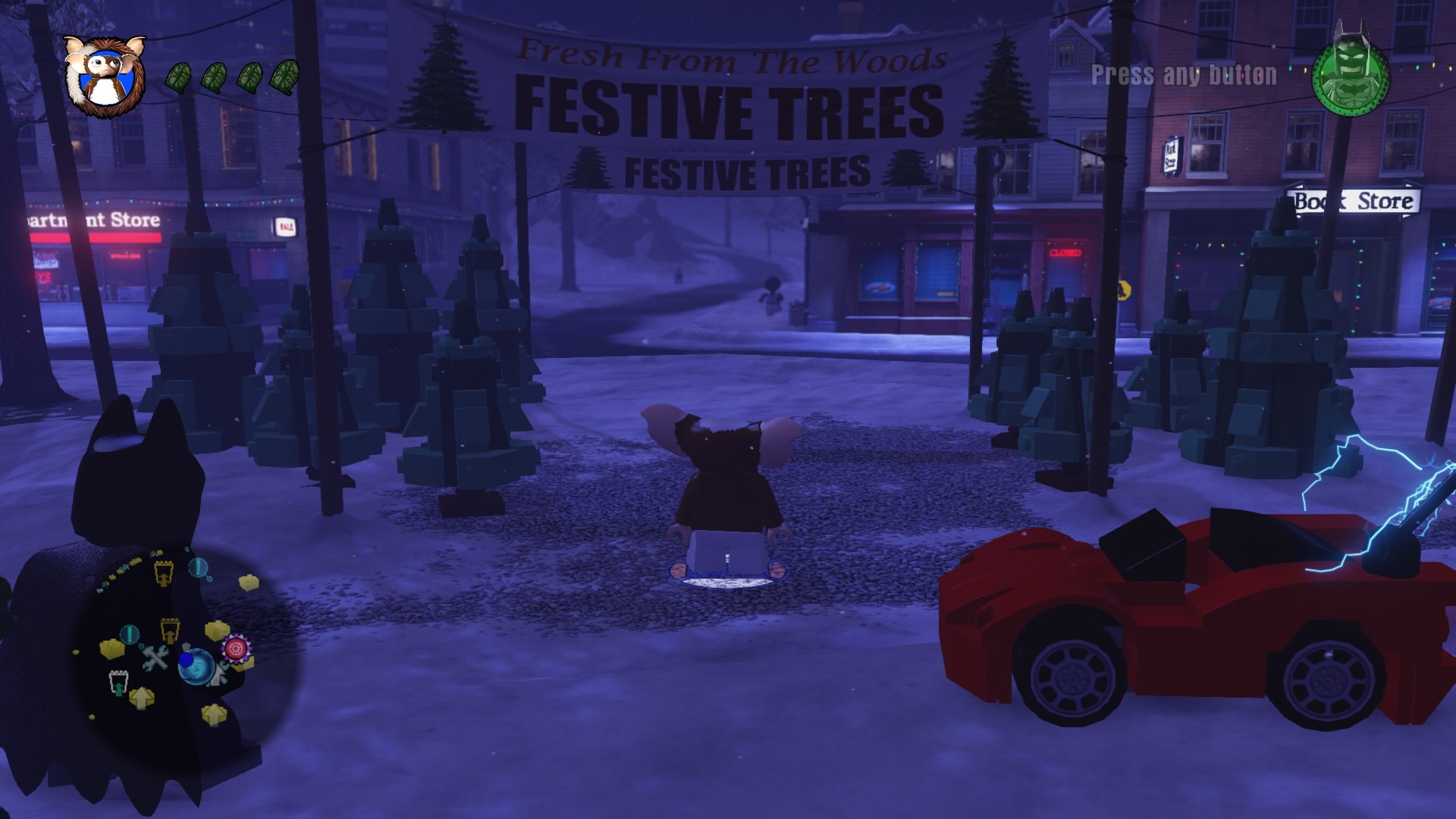Click the red race wheel icon on minimap
The image size is (1456, 819).
point(235,648)
